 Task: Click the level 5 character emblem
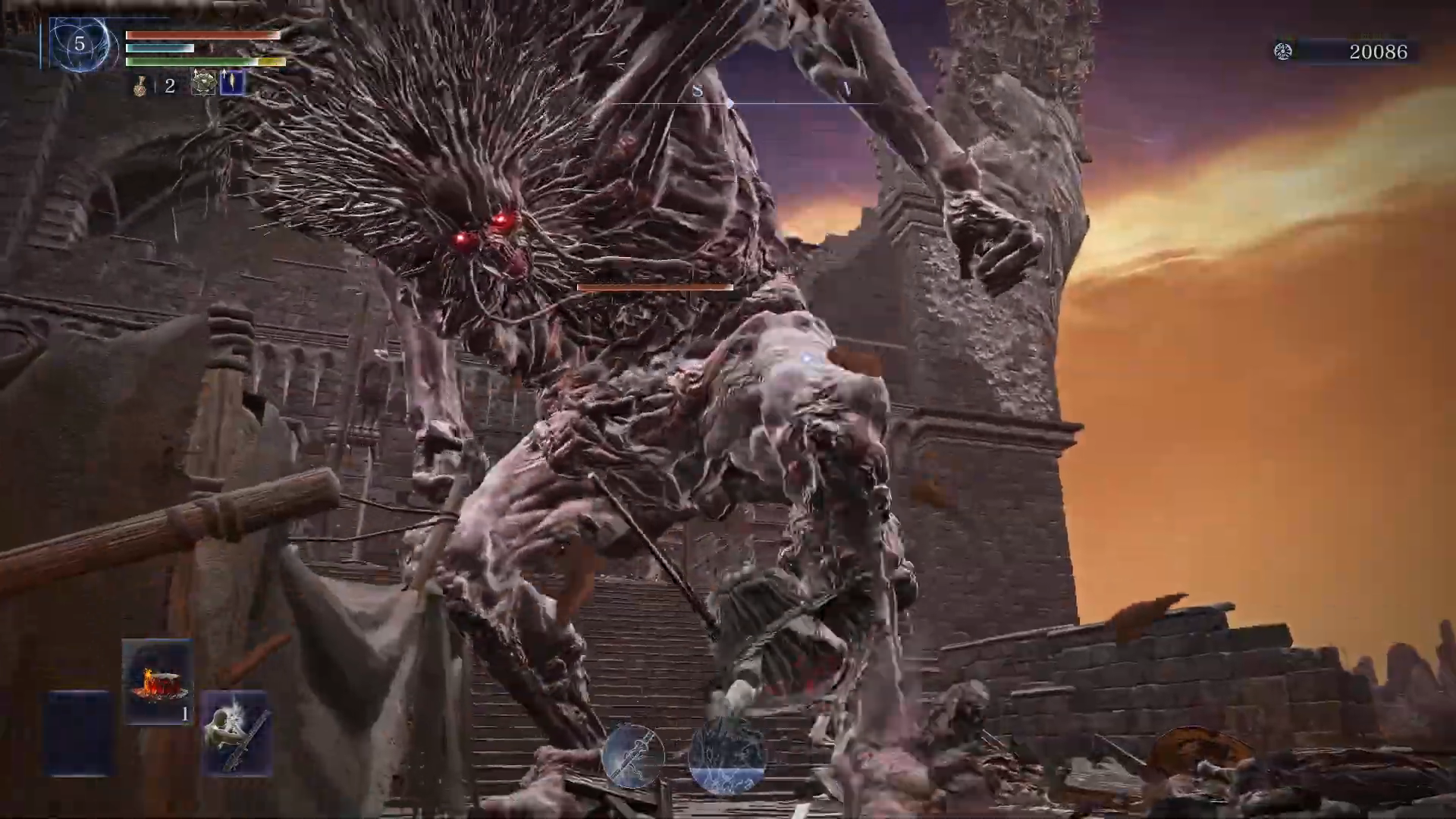pyautogui.click(x=80, y=45)
